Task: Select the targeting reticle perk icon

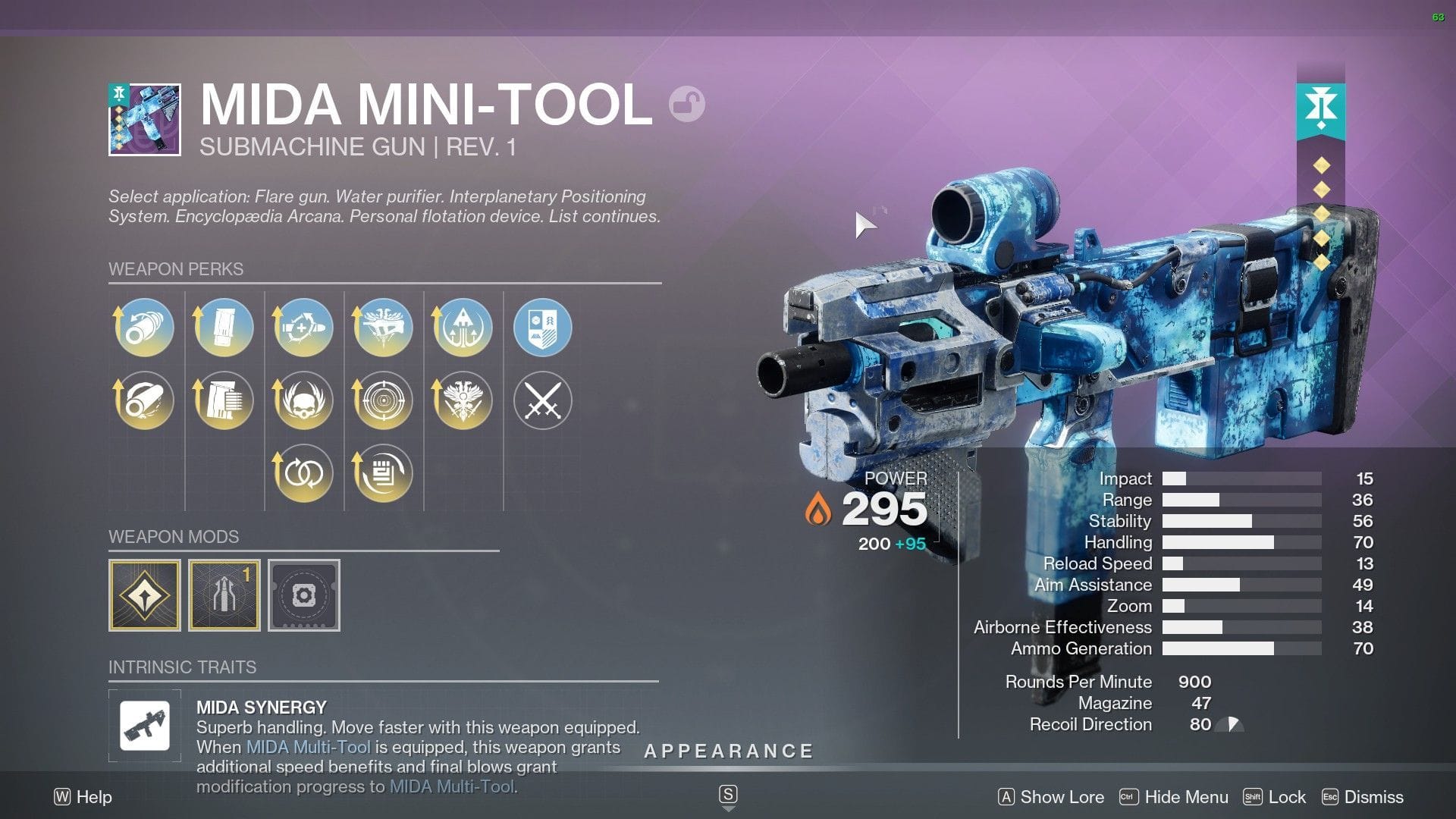Action: [382, 400]
